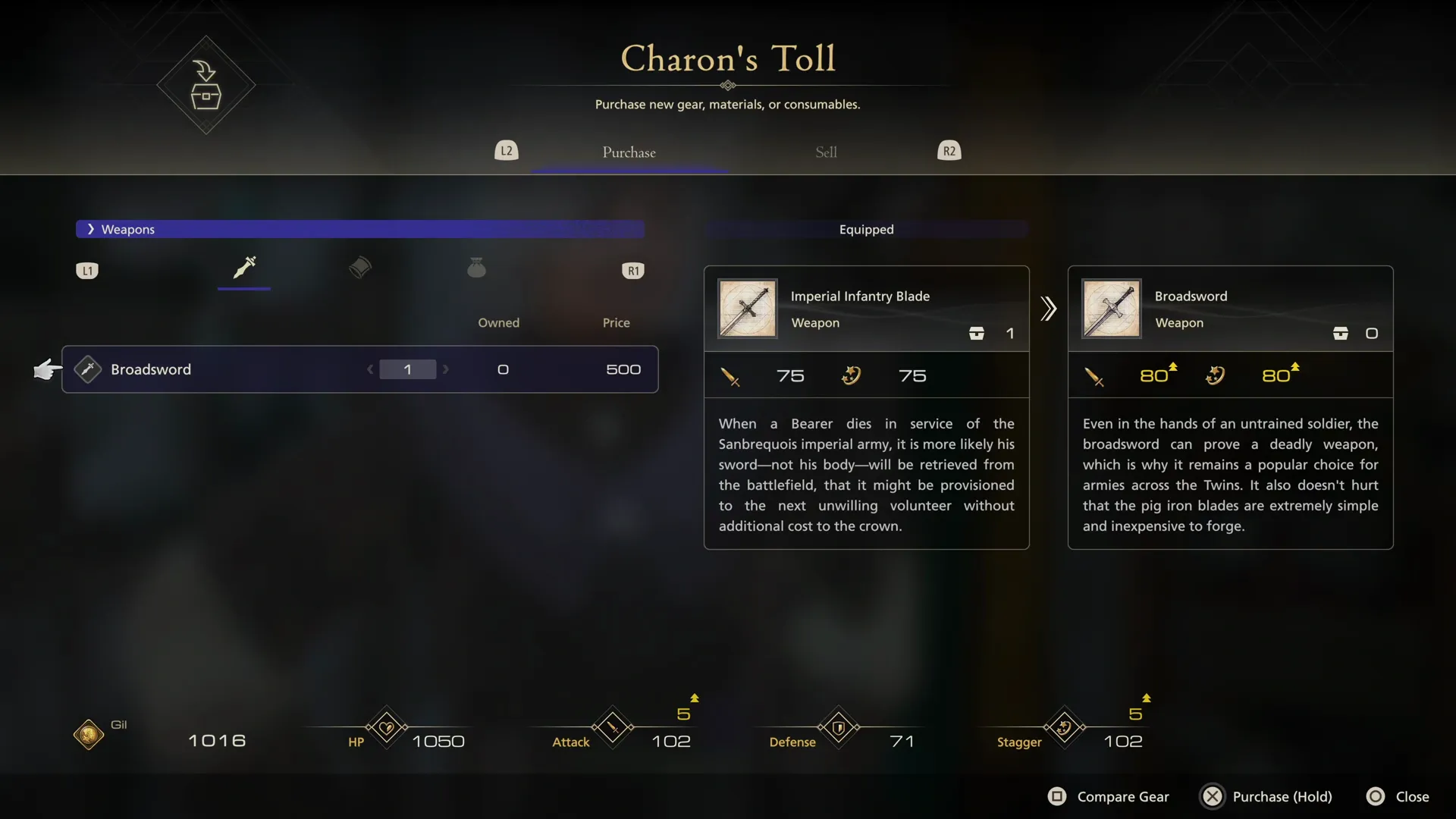Viewport: 1456px width, 819px height.
Task: Click the Attack stat icon
Action: coord(613,728)
